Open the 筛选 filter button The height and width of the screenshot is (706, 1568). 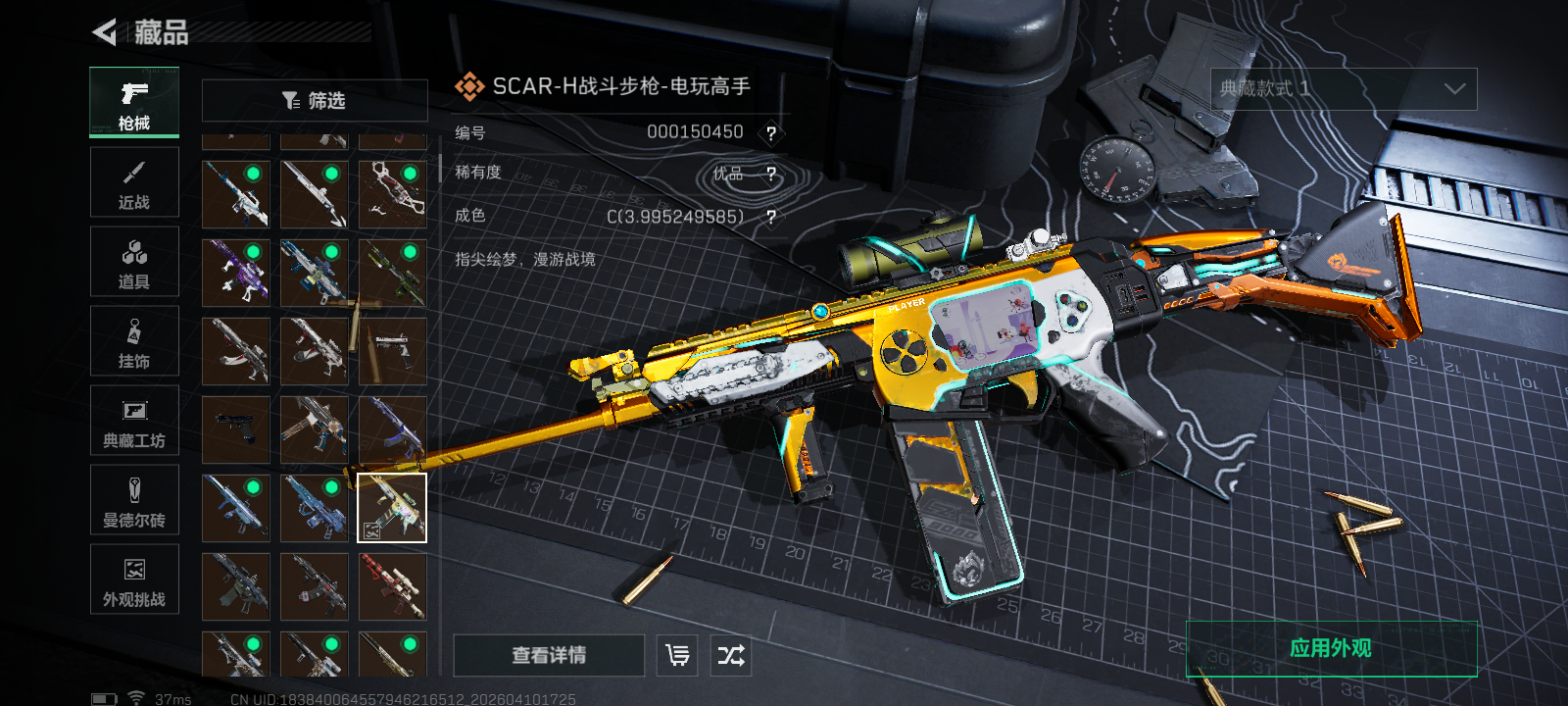coord(315,100)
